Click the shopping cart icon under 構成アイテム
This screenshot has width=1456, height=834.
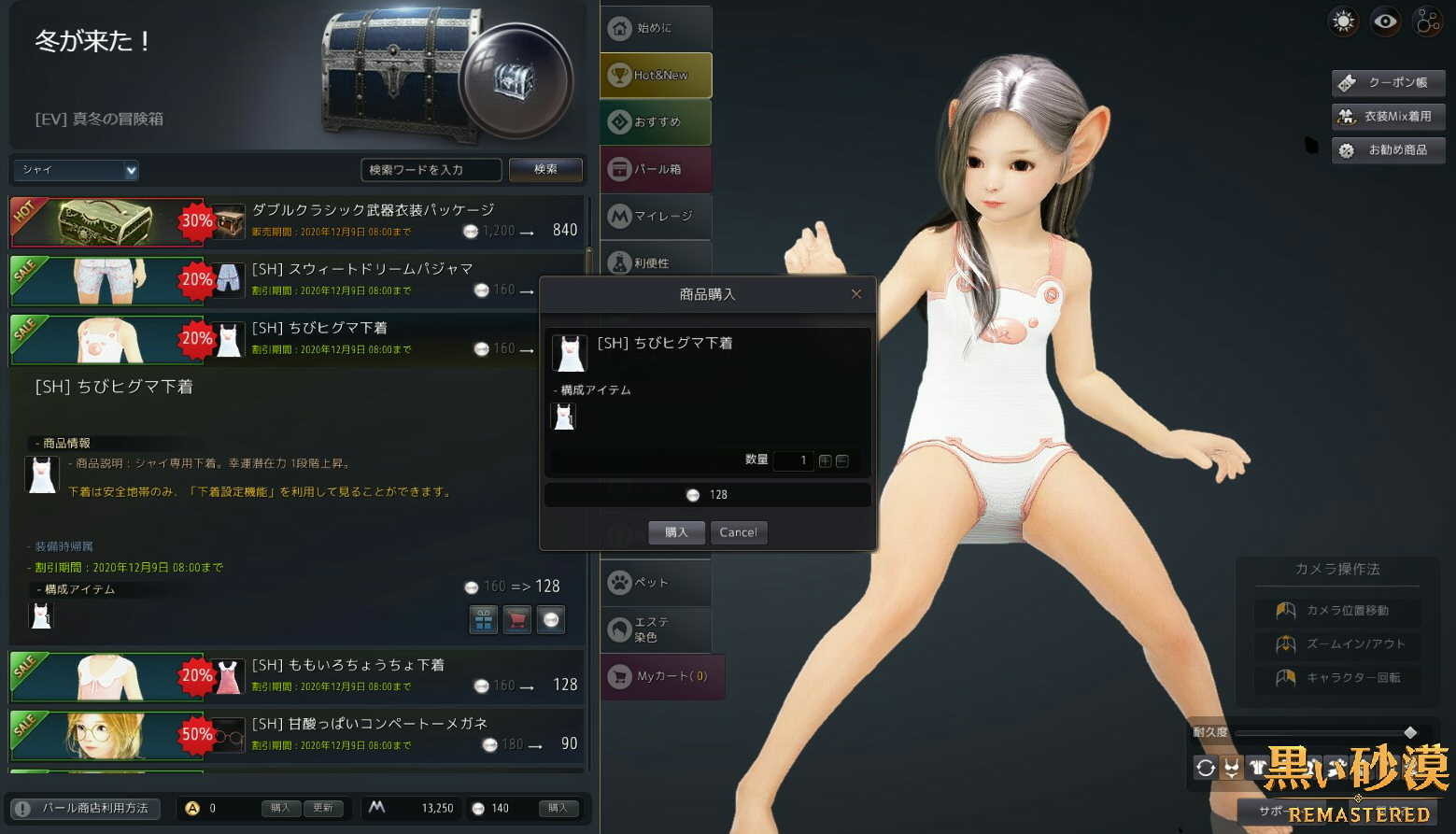pos(517,618)
